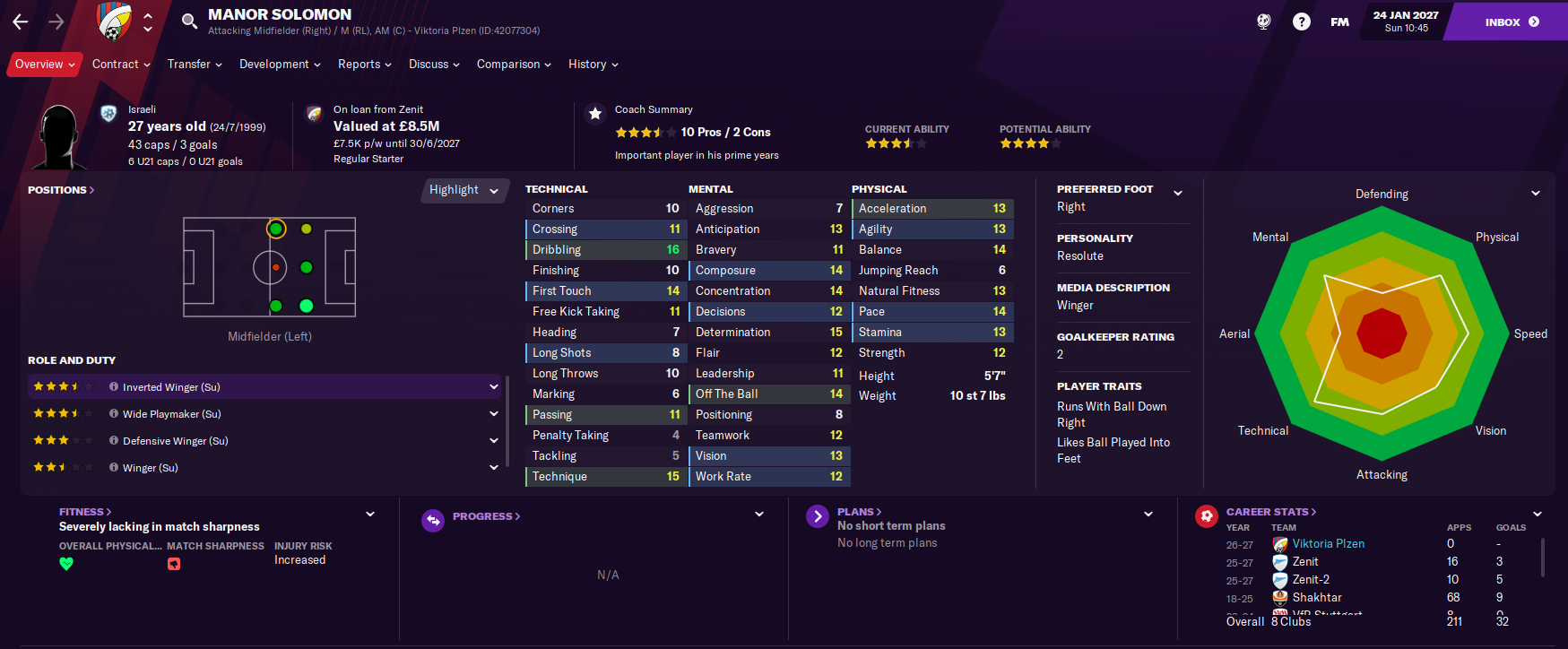Open the Inbox button
Image resolution: width=1568 pixels, height=649 pixels.
[x=1511, y=22]
